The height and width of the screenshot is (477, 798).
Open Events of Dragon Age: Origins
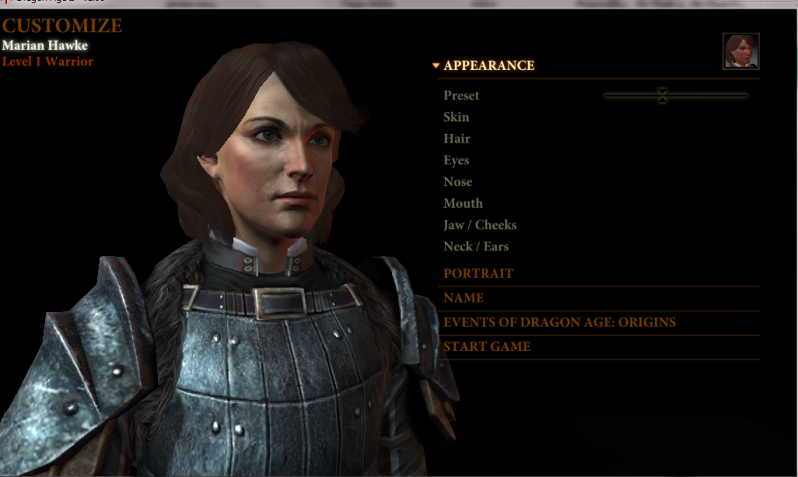[559, 322]
